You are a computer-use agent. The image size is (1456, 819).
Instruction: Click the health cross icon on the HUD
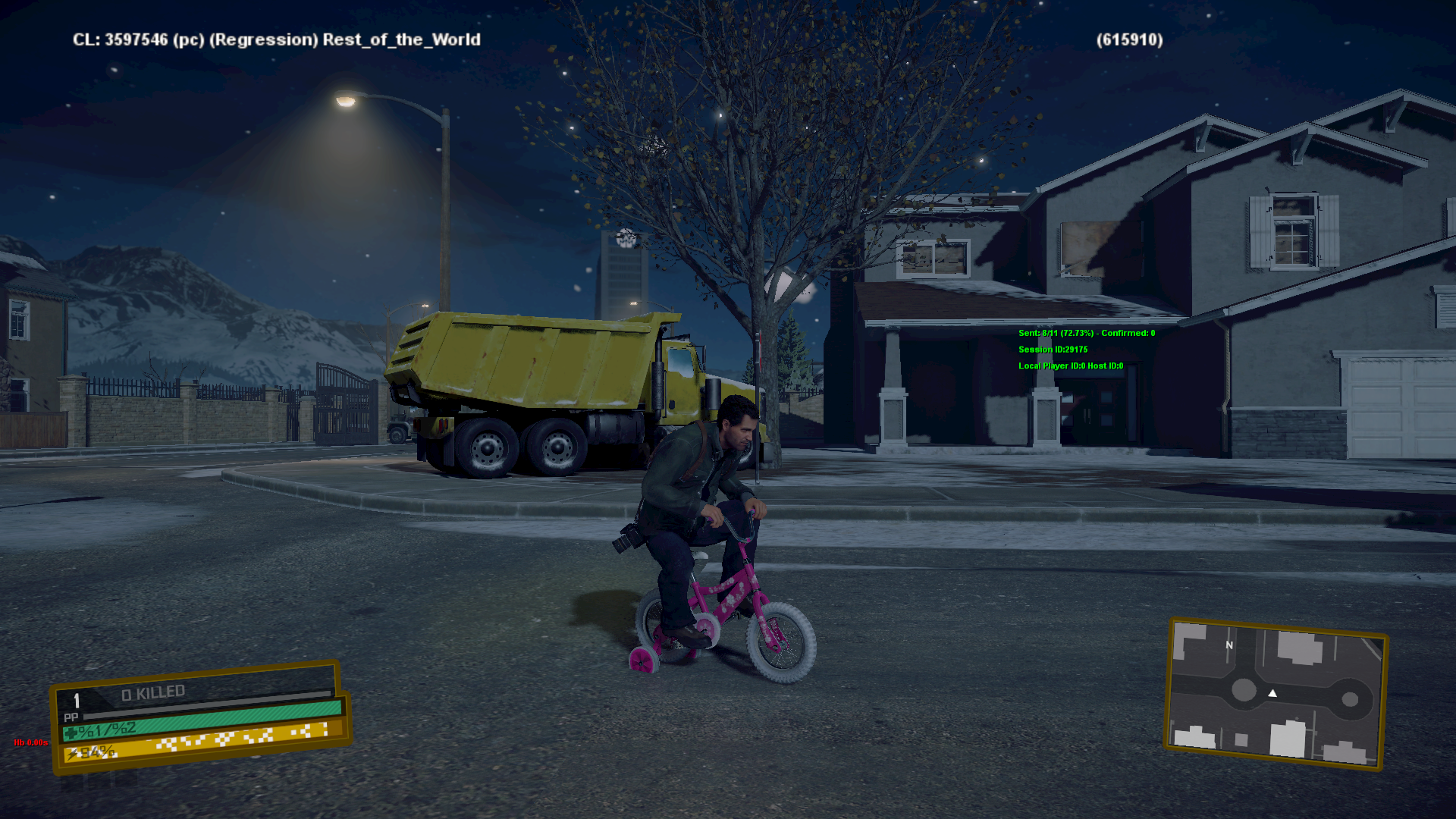pos(71,734)
